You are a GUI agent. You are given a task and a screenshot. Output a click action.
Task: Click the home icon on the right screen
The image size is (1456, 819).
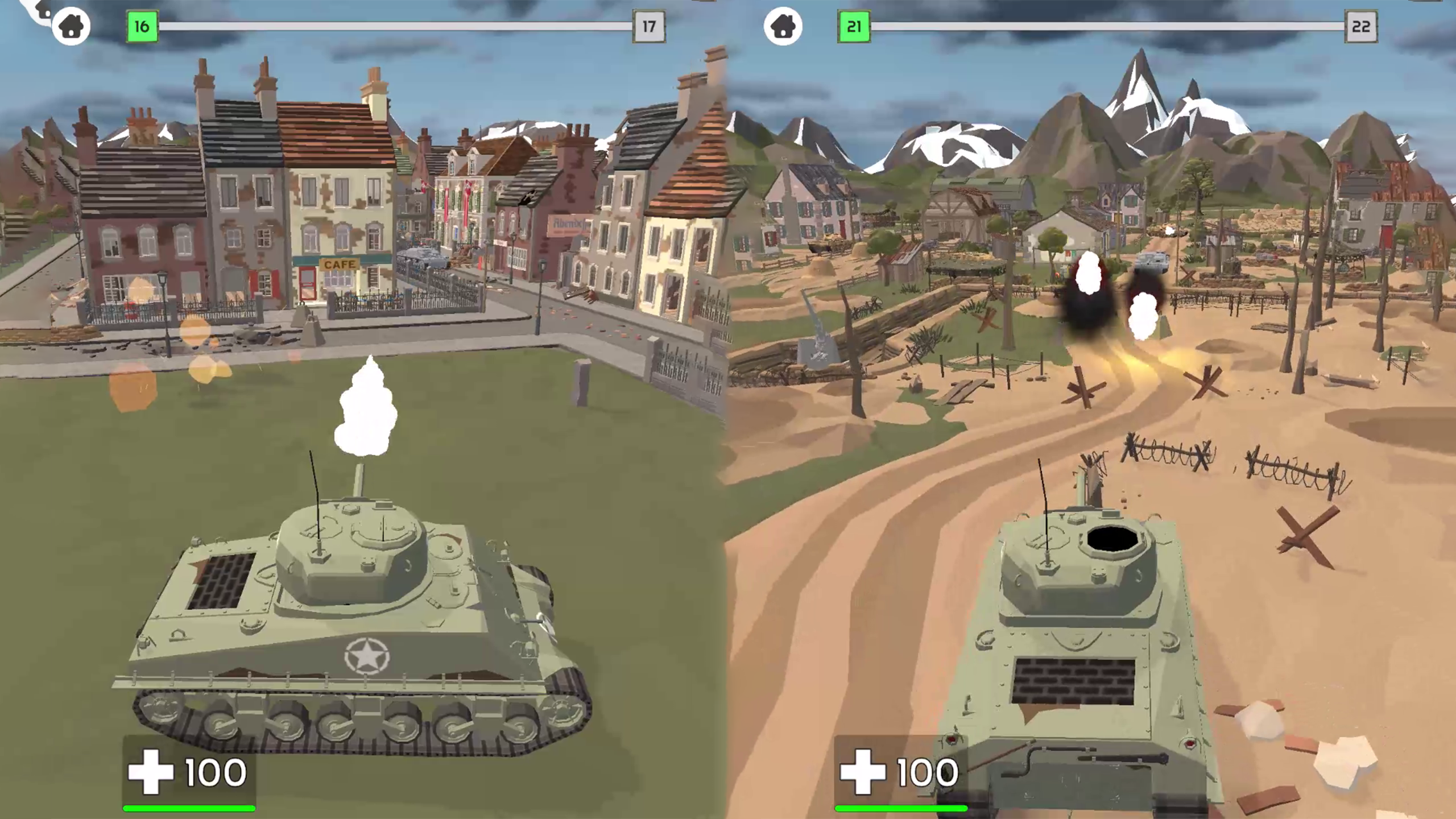pyautogui.click(x=784, y=25)
